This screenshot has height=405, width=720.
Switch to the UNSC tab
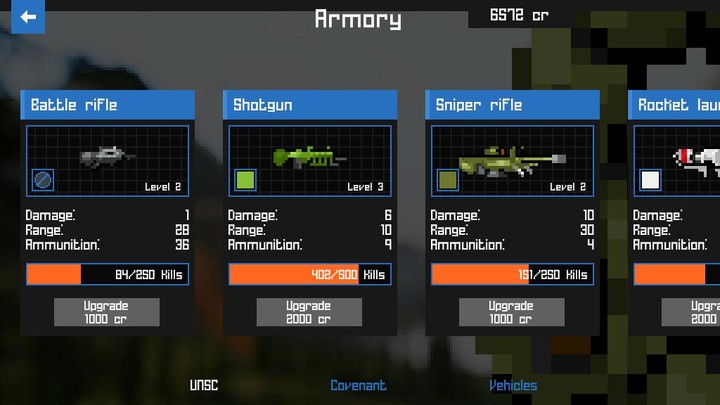(x=204, y=385)
